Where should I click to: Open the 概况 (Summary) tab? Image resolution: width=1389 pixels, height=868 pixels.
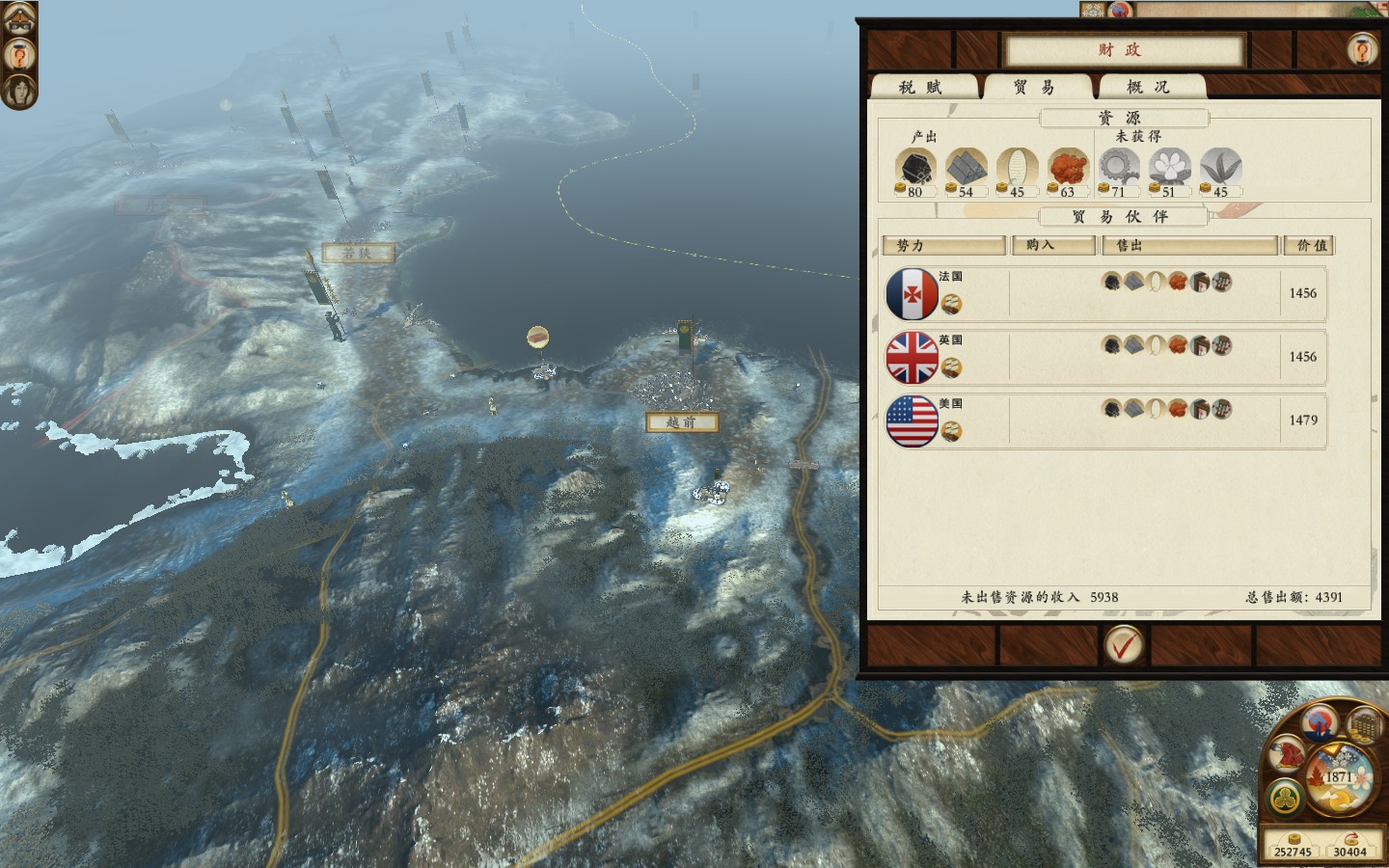pos(1149,88)
